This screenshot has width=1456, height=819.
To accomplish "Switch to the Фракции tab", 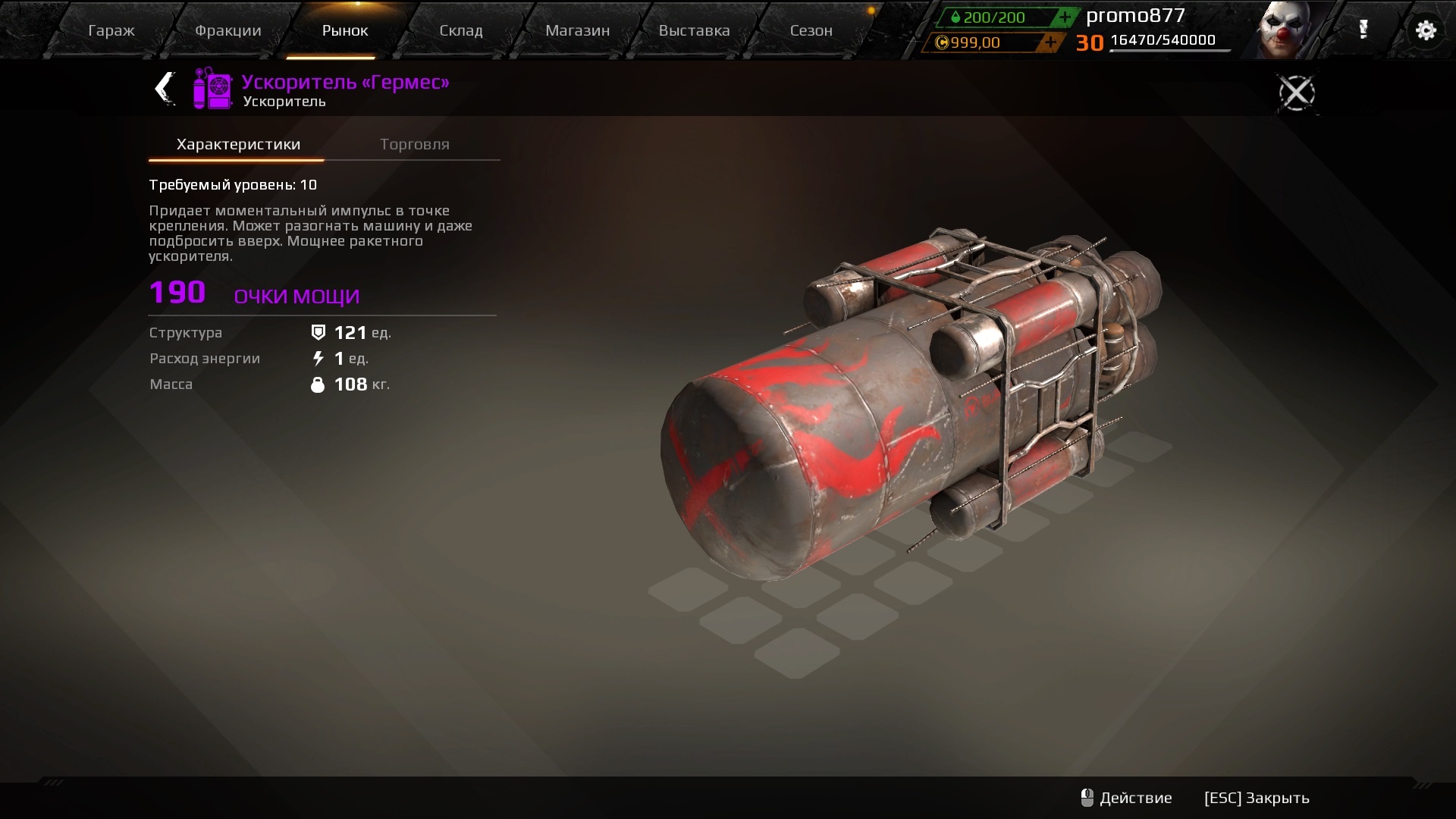I will (227, 31).
